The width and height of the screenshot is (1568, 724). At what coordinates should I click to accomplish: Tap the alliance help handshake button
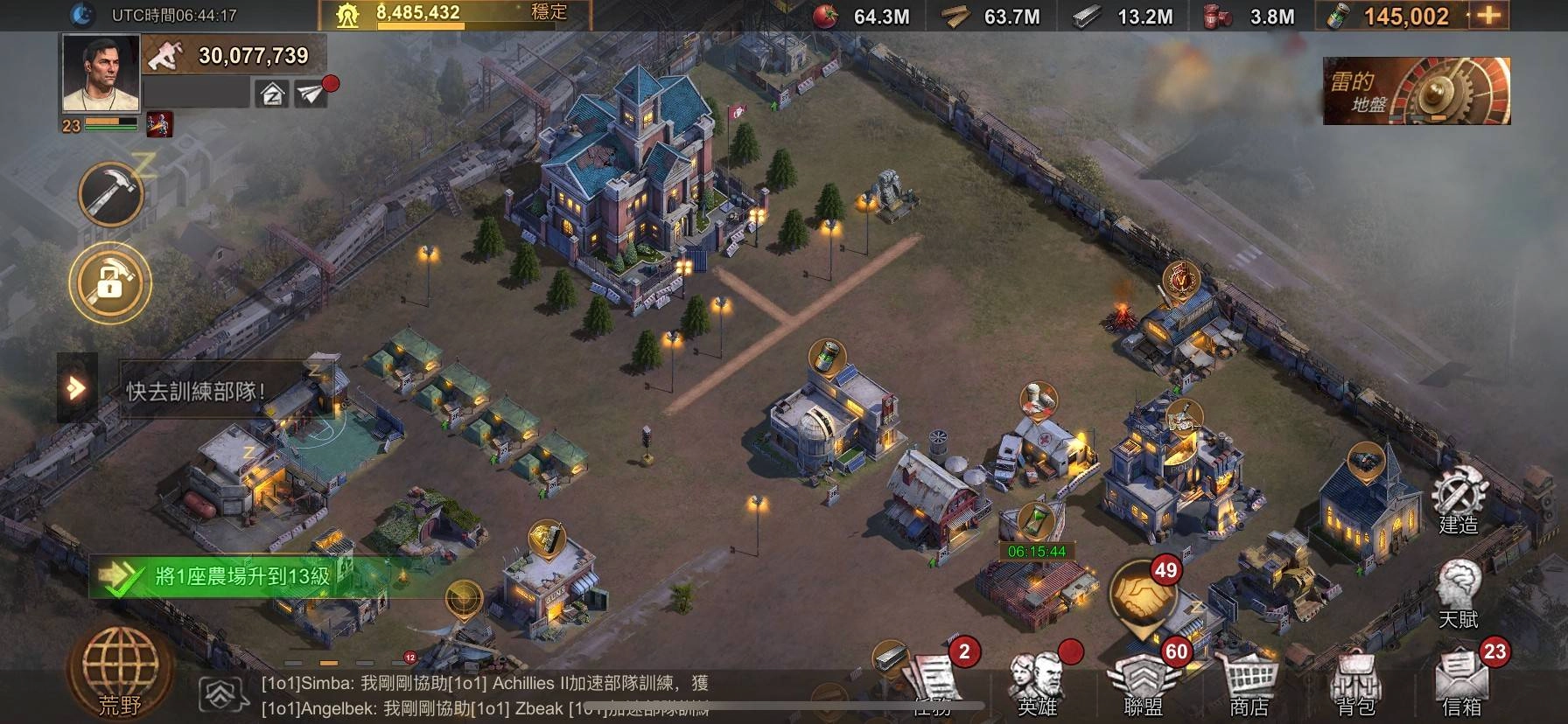[x=1144, y=594]
